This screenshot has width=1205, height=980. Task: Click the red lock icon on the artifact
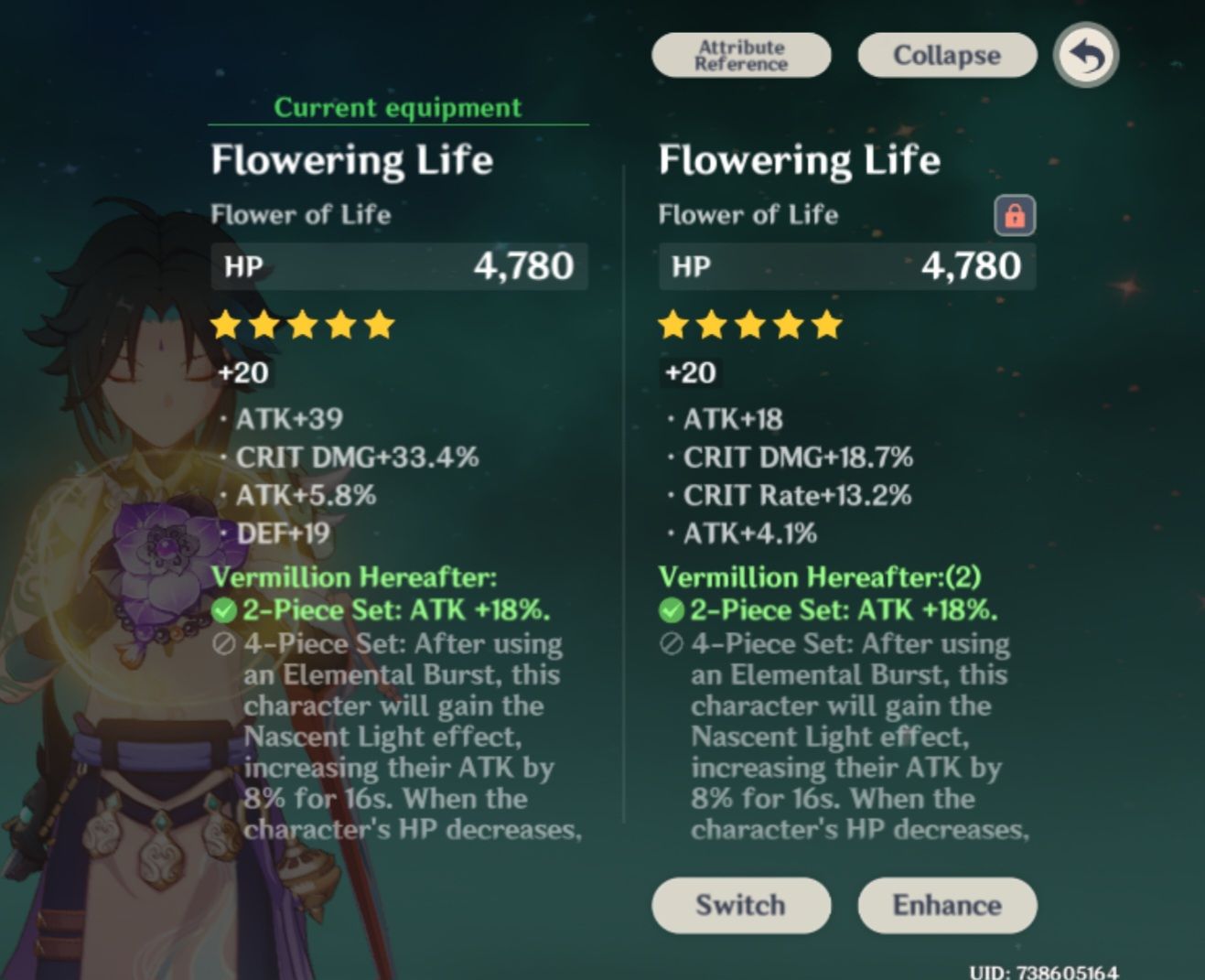pyautogui.click(x=1014, y=214)
